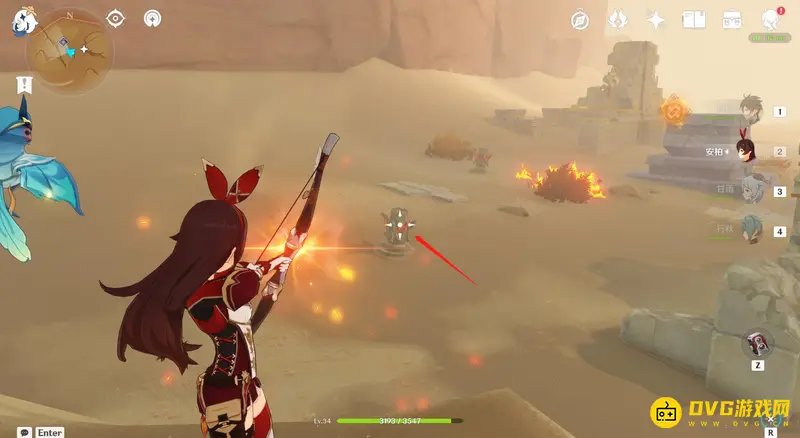This screenshot has width=800, height=438.
Task: Open the adventurer handbook book icon
Action: click(694, 19)
